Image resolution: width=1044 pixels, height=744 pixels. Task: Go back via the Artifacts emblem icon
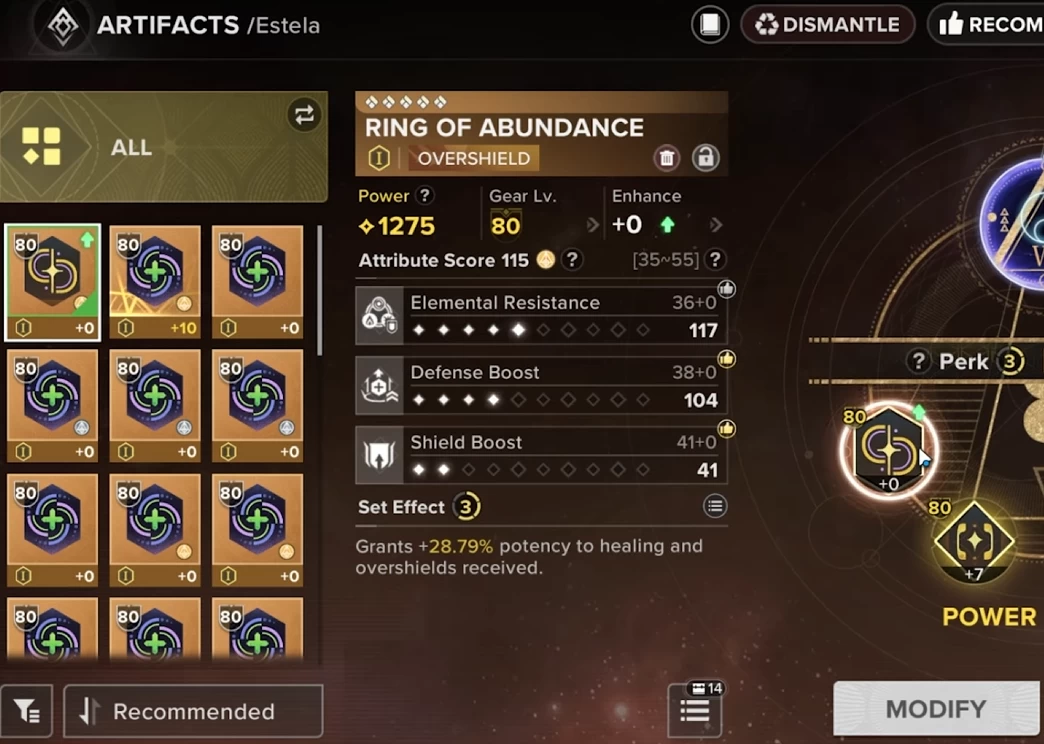point(64,26)
